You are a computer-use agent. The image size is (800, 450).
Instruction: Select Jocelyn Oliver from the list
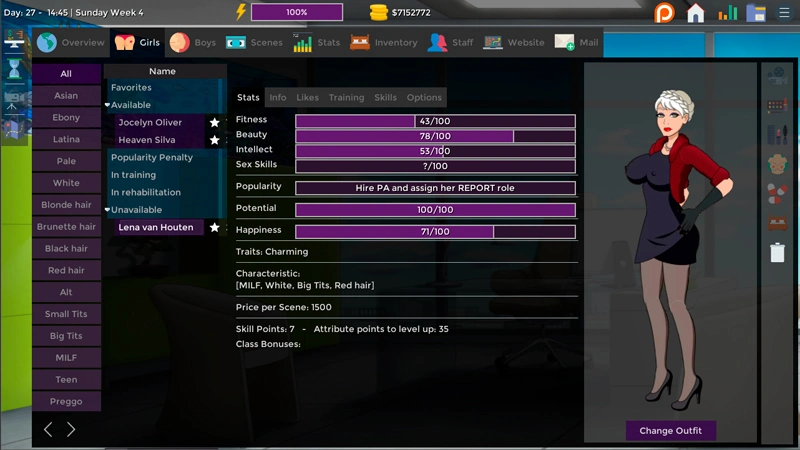click(x=150, y=123)
